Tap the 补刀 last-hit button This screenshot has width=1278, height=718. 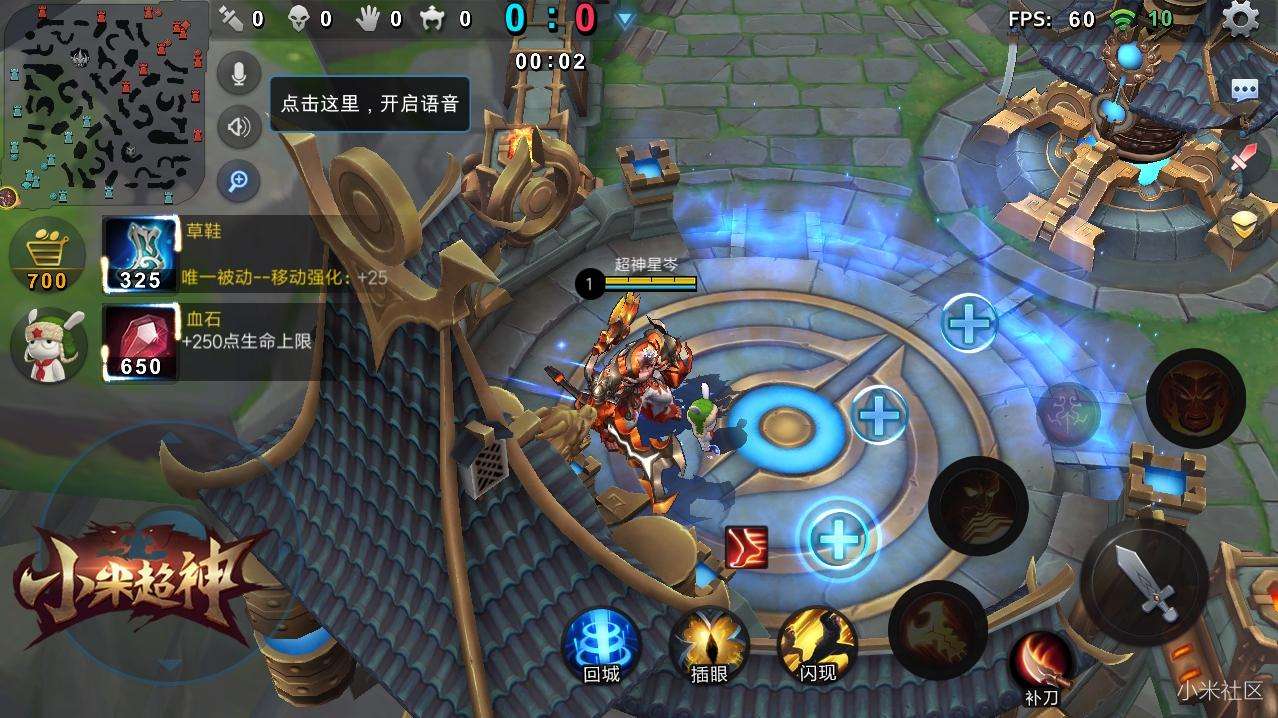pyautogui.click(x=1042, y=665)
